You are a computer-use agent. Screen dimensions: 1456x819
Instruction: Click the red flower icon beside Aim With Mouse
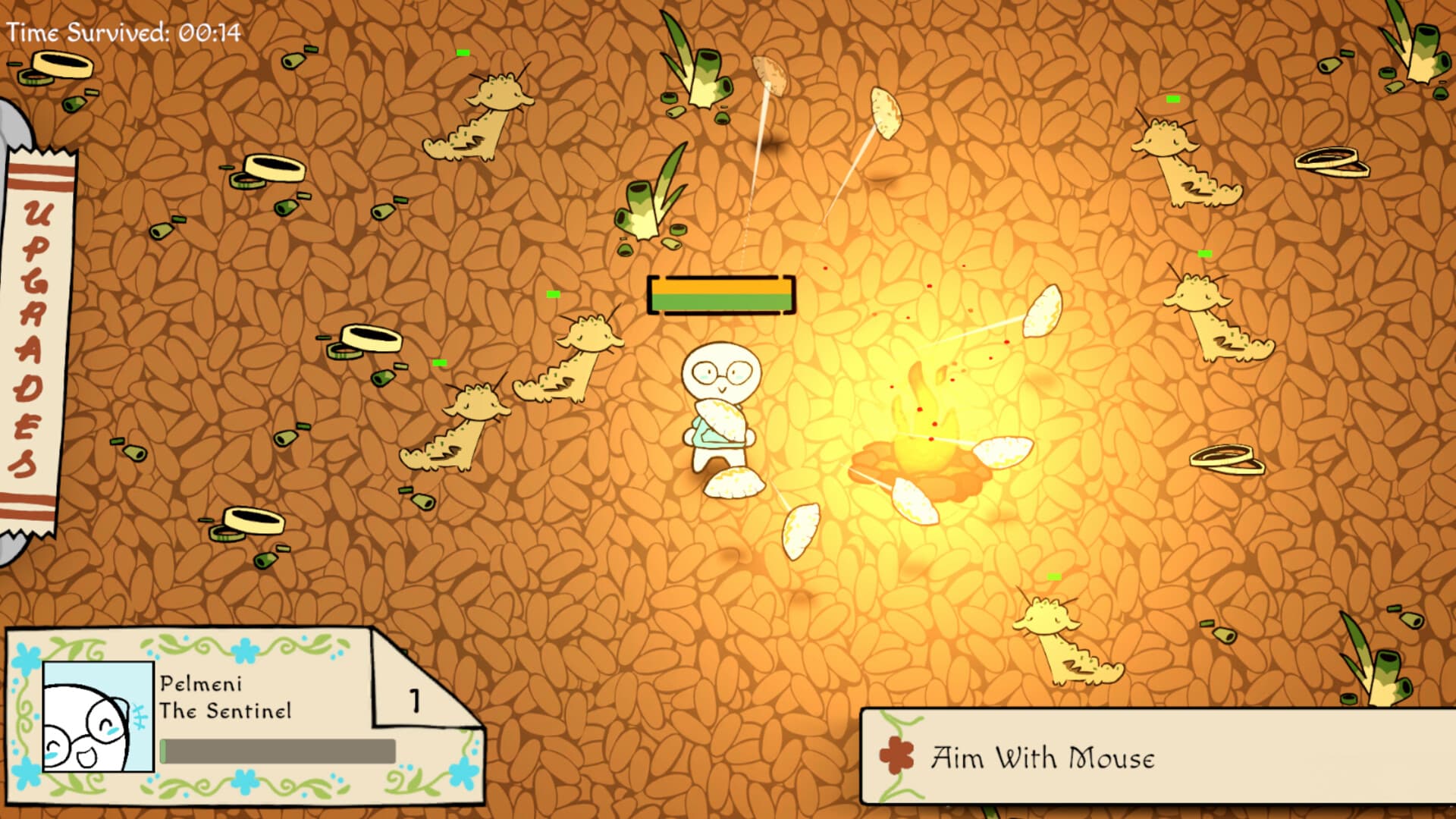click(x=898, y=755)
